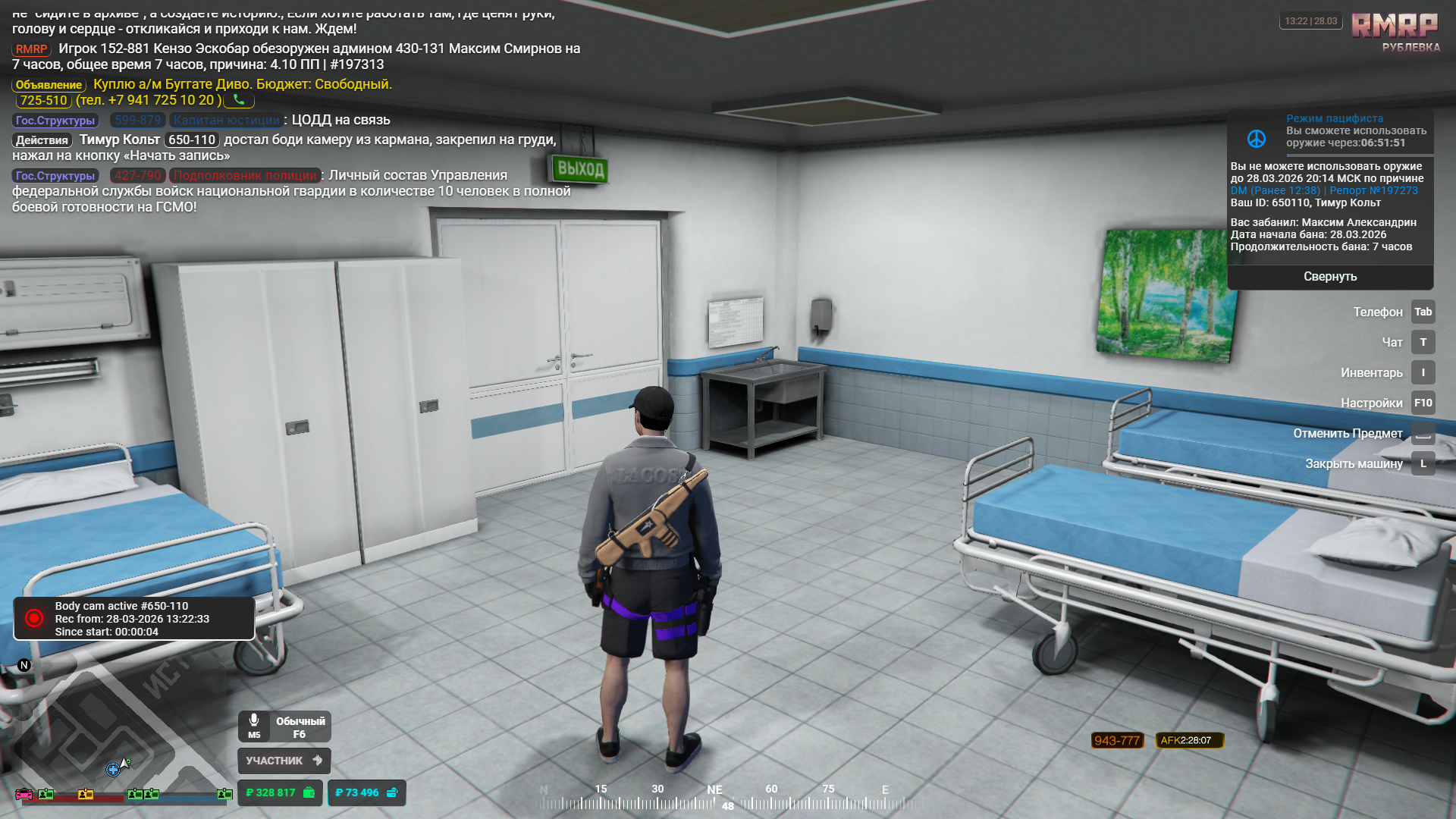This screenshot has height=819, width=1456.
Task: Click the Действия chat tag
Action: [42, 140]
